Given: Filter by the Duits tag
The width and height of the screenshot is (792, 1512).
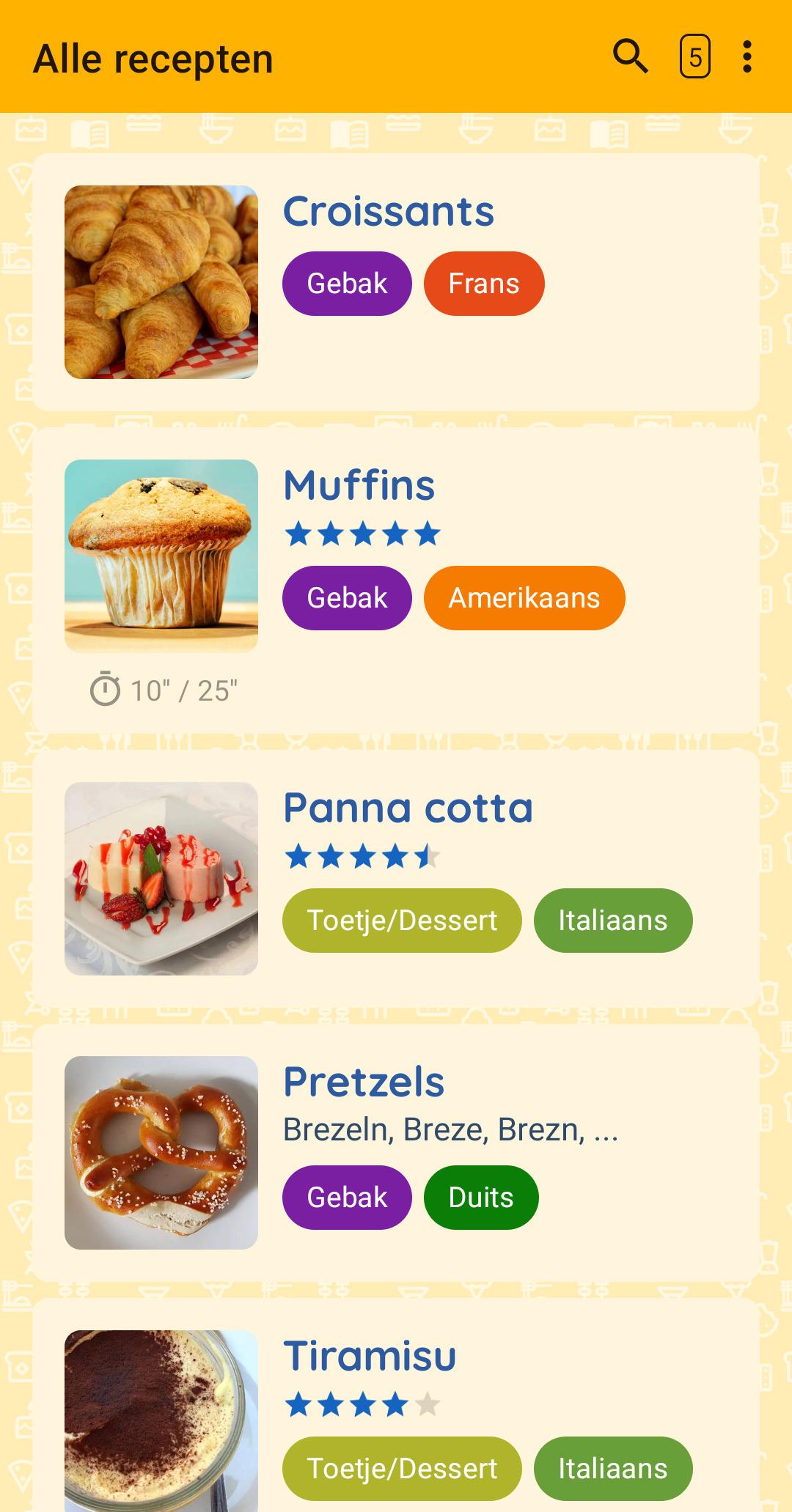Looking at the screenshot, I should [481, 1198].
